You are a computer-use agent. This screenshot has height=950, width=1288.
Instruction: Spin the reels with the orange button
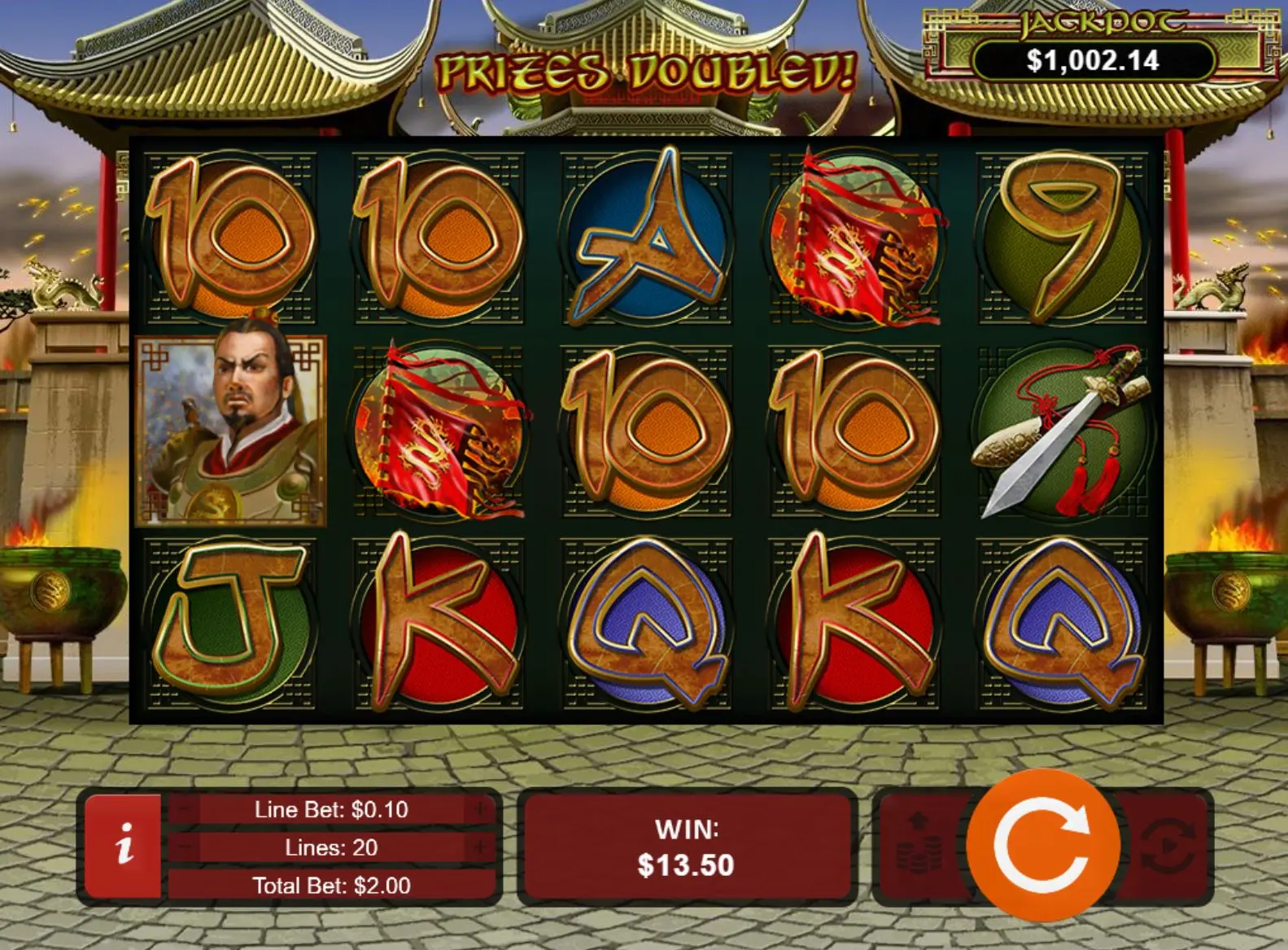pyautogui.click(x=1043, y=846)
